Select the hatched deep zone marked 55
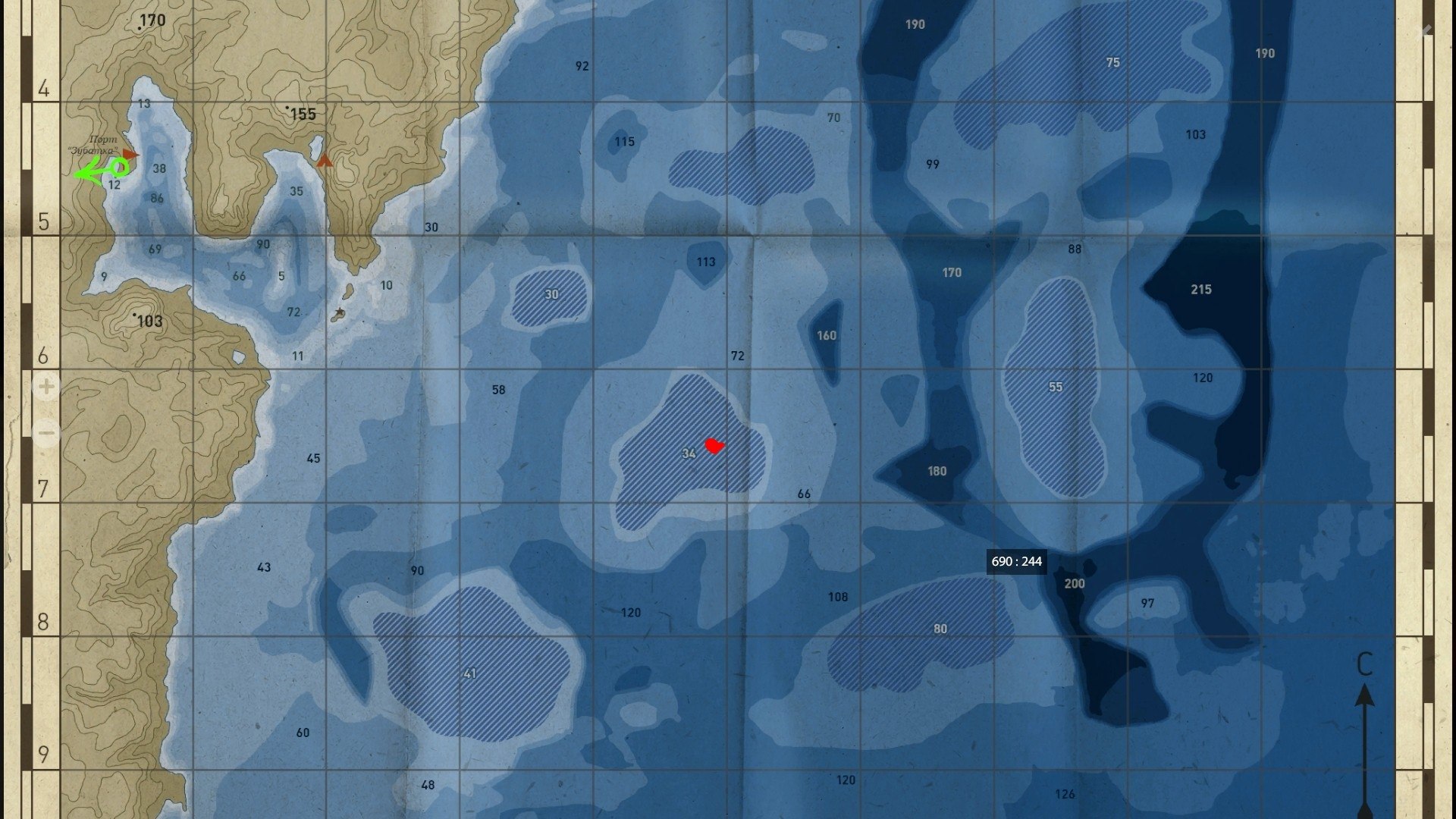 (1054, 385)
